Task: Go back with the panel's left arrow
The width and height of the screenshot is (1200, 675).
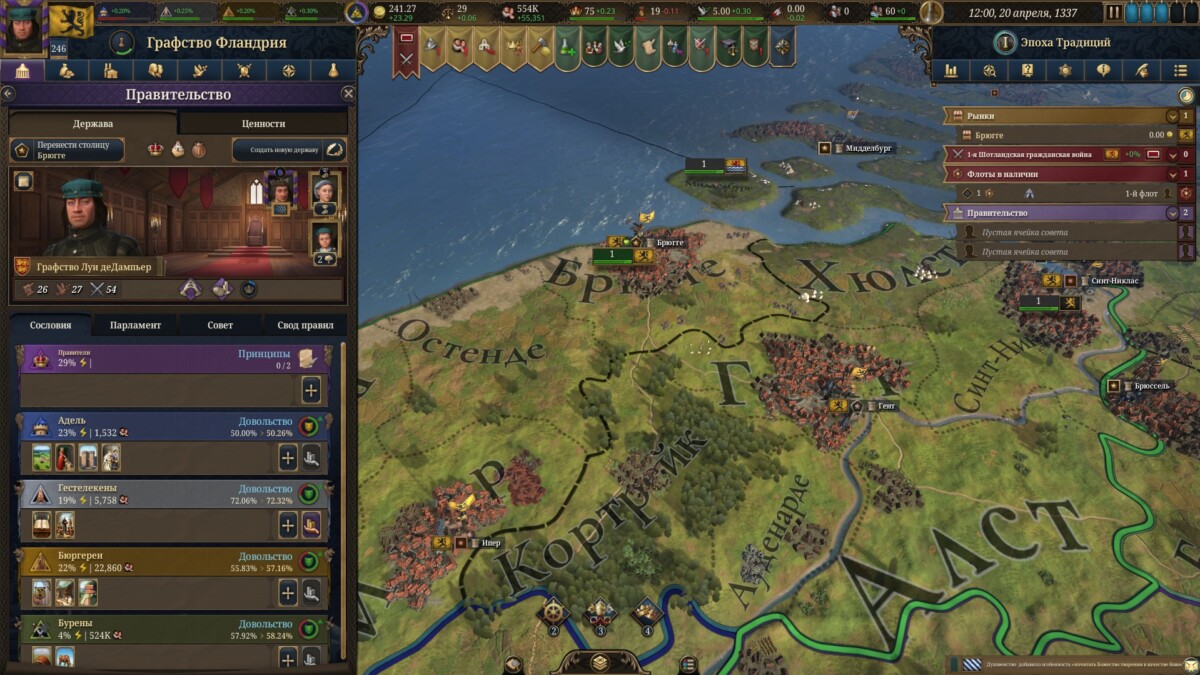Action: [x=8, y=93]
